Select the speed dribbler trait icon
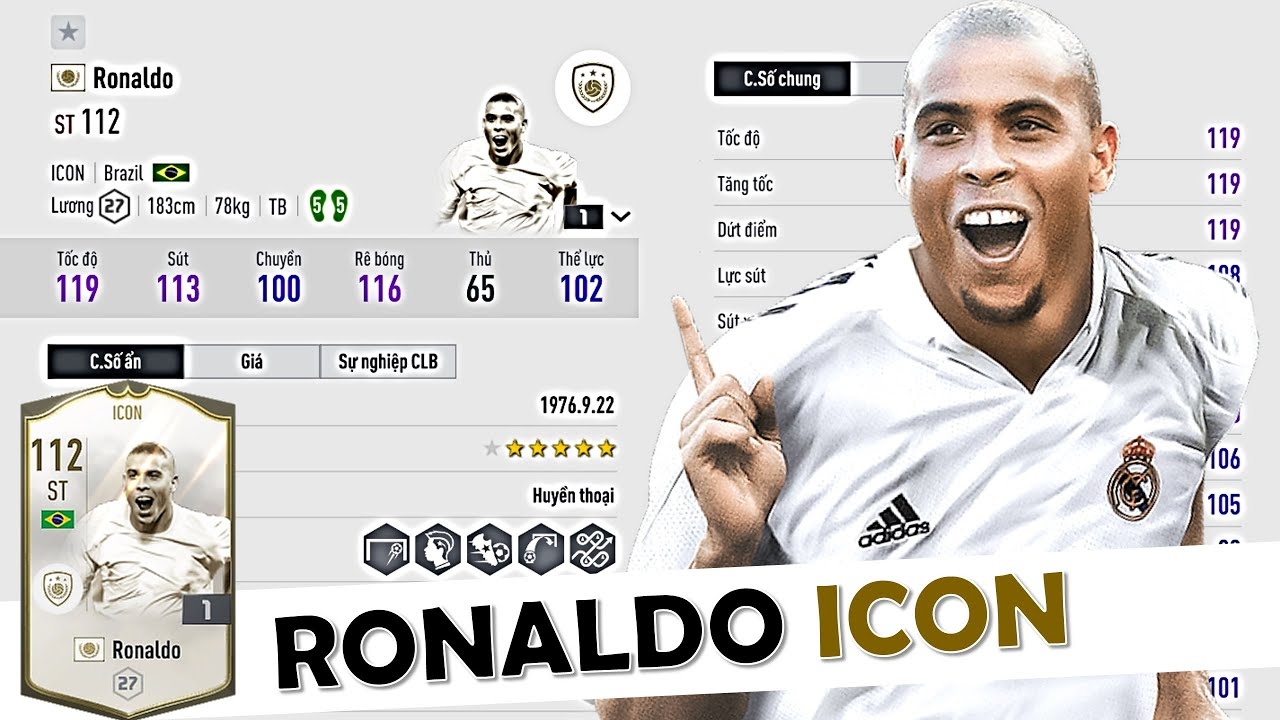1280x720 pixels. (487, 548)
